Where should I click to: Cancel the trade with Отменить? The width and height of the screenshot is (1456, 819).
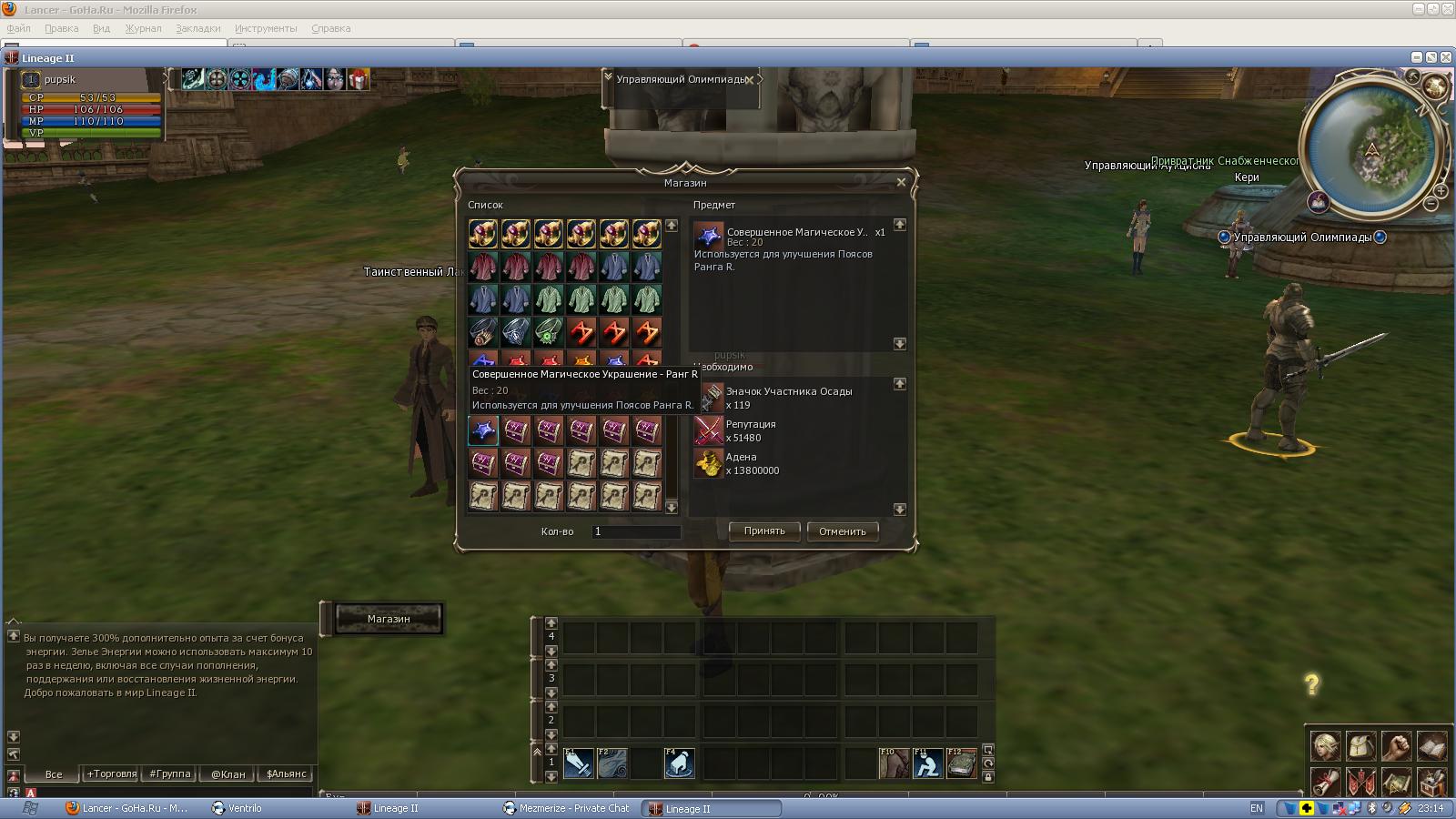tap(842, 531)
